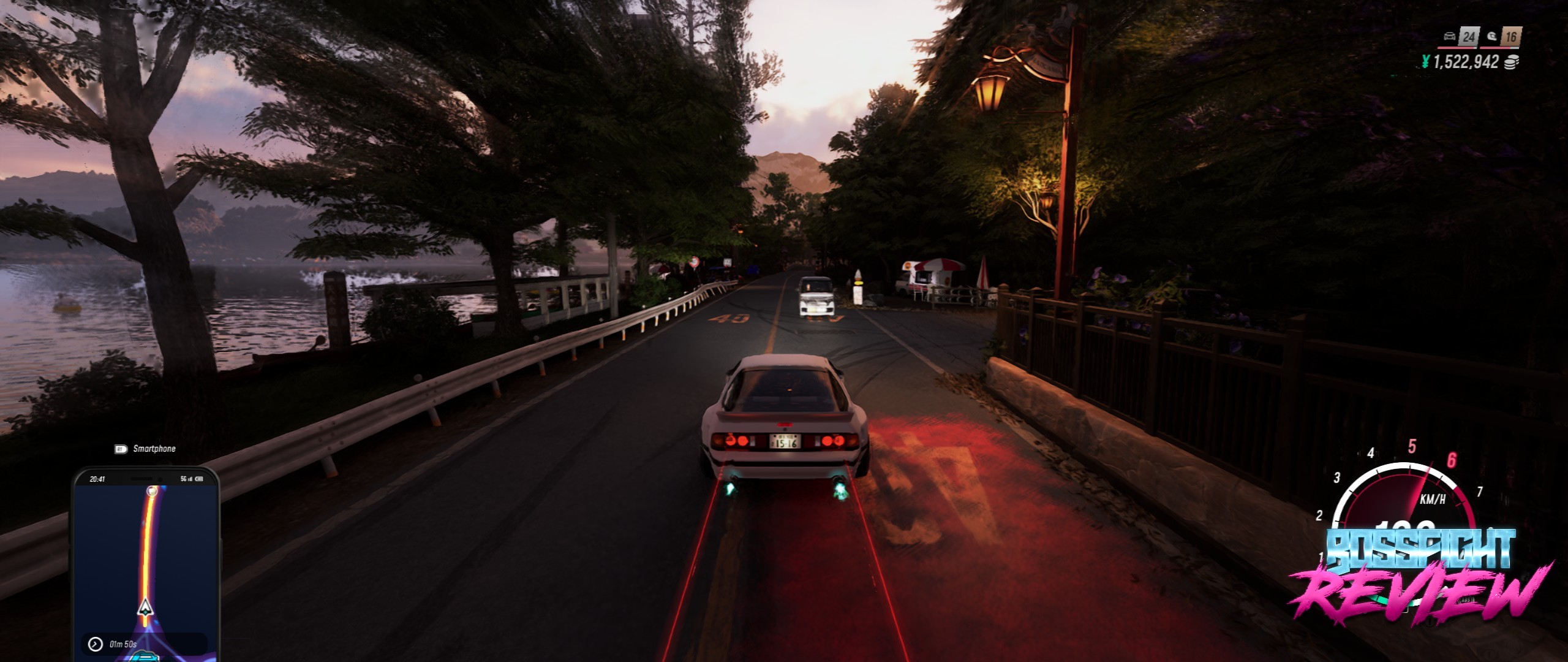Click the player arrow on the smartphone map
Viewport: 1568px width, 662px height.
coord(145,607)
